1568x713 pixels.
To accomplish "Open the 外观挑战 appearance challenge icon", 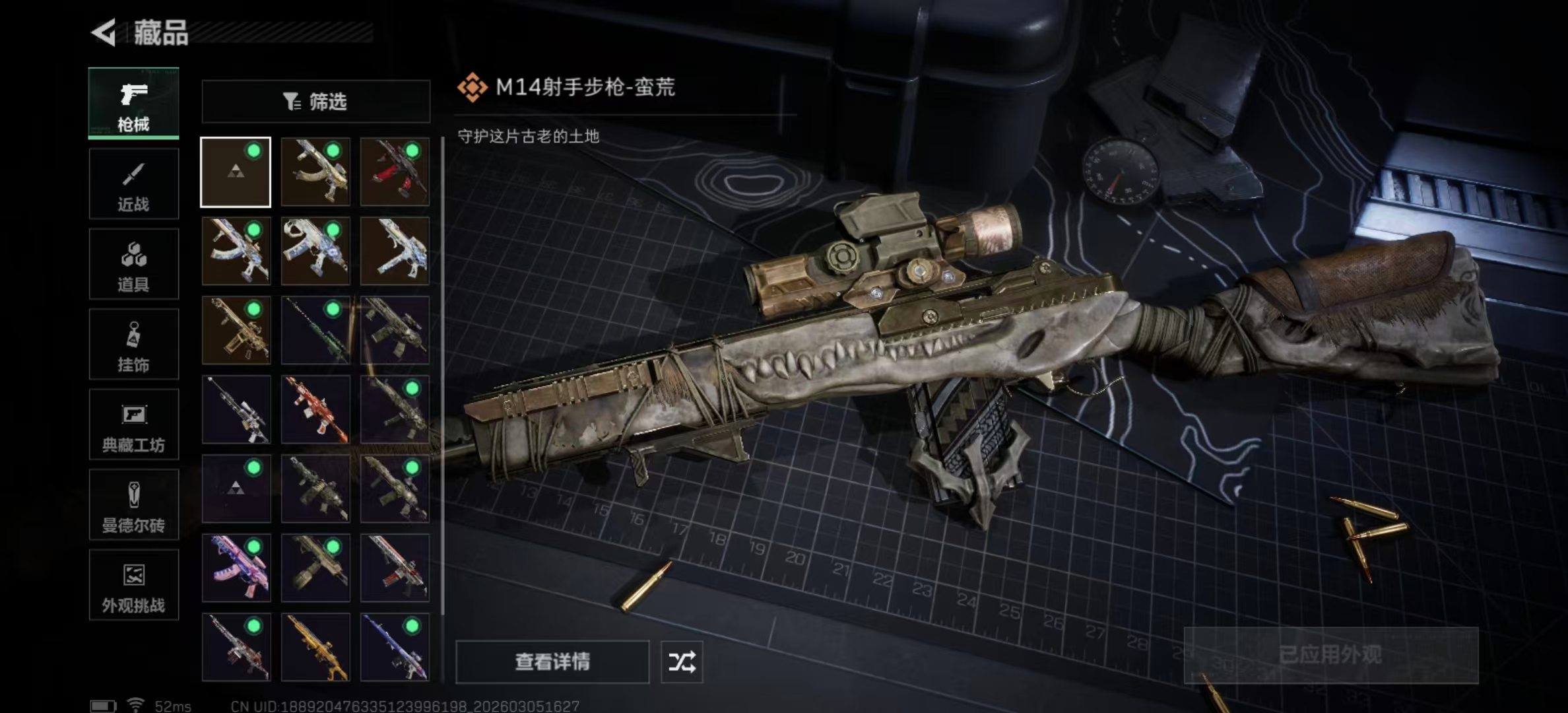I will point(133,585).
